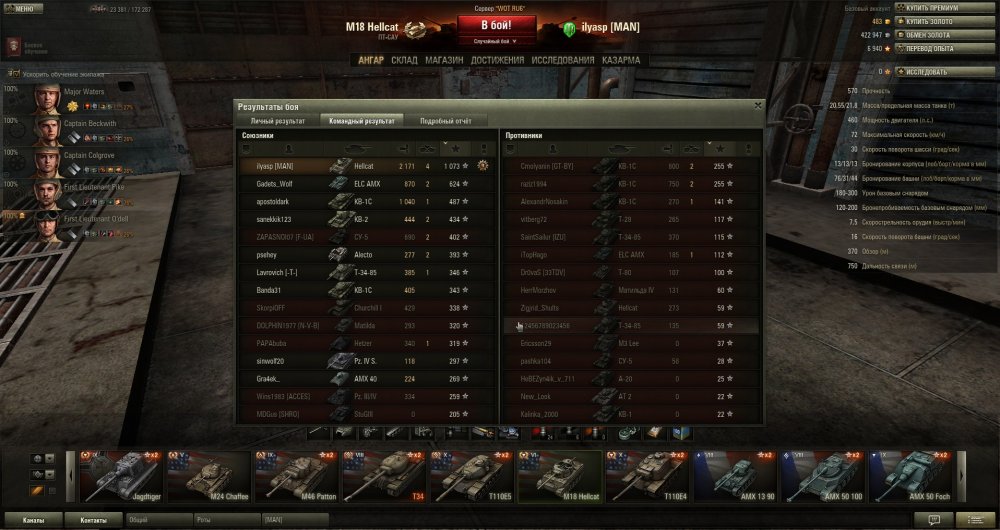This screenshot has height=530, width=1000.
Task: Go to the Достижения section
Action: 497,60
